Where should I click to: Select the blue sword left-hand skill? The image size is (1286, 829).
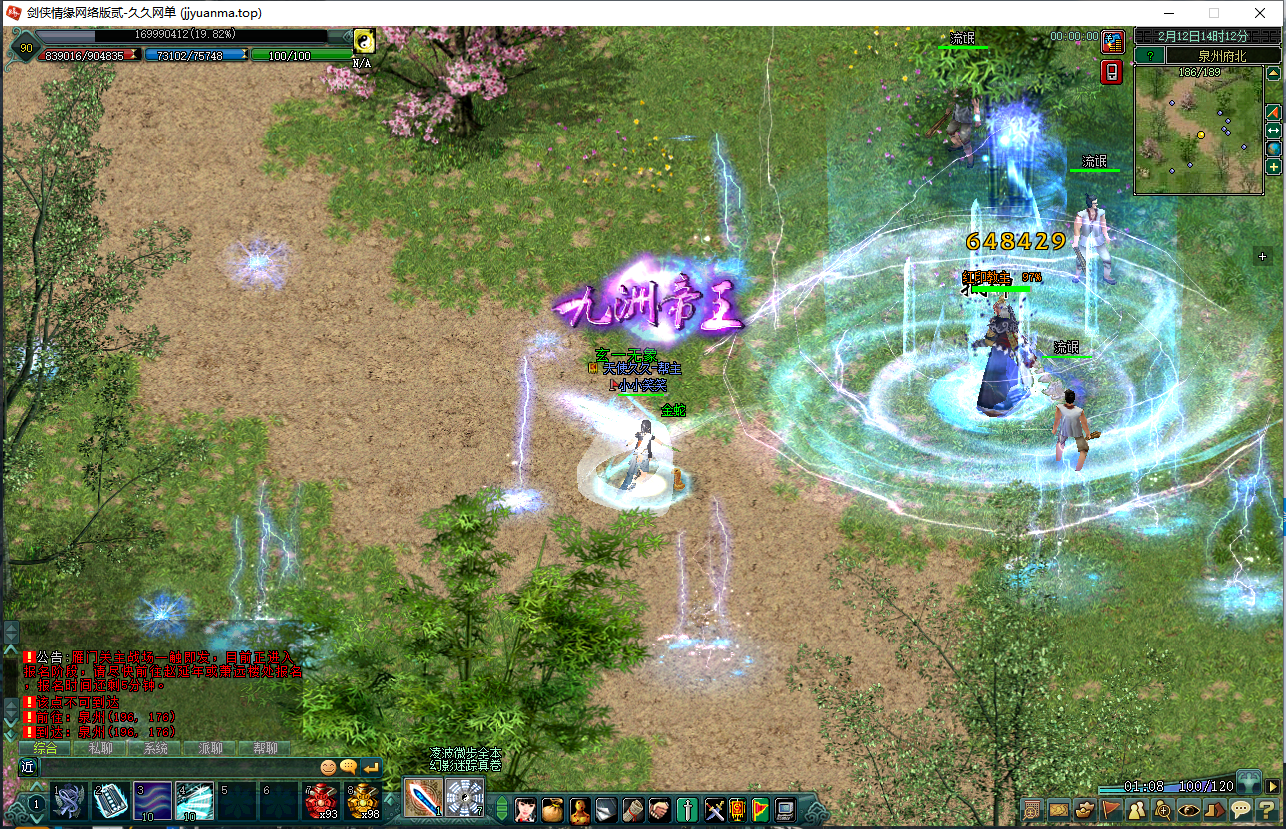click(x=423, y=798)
